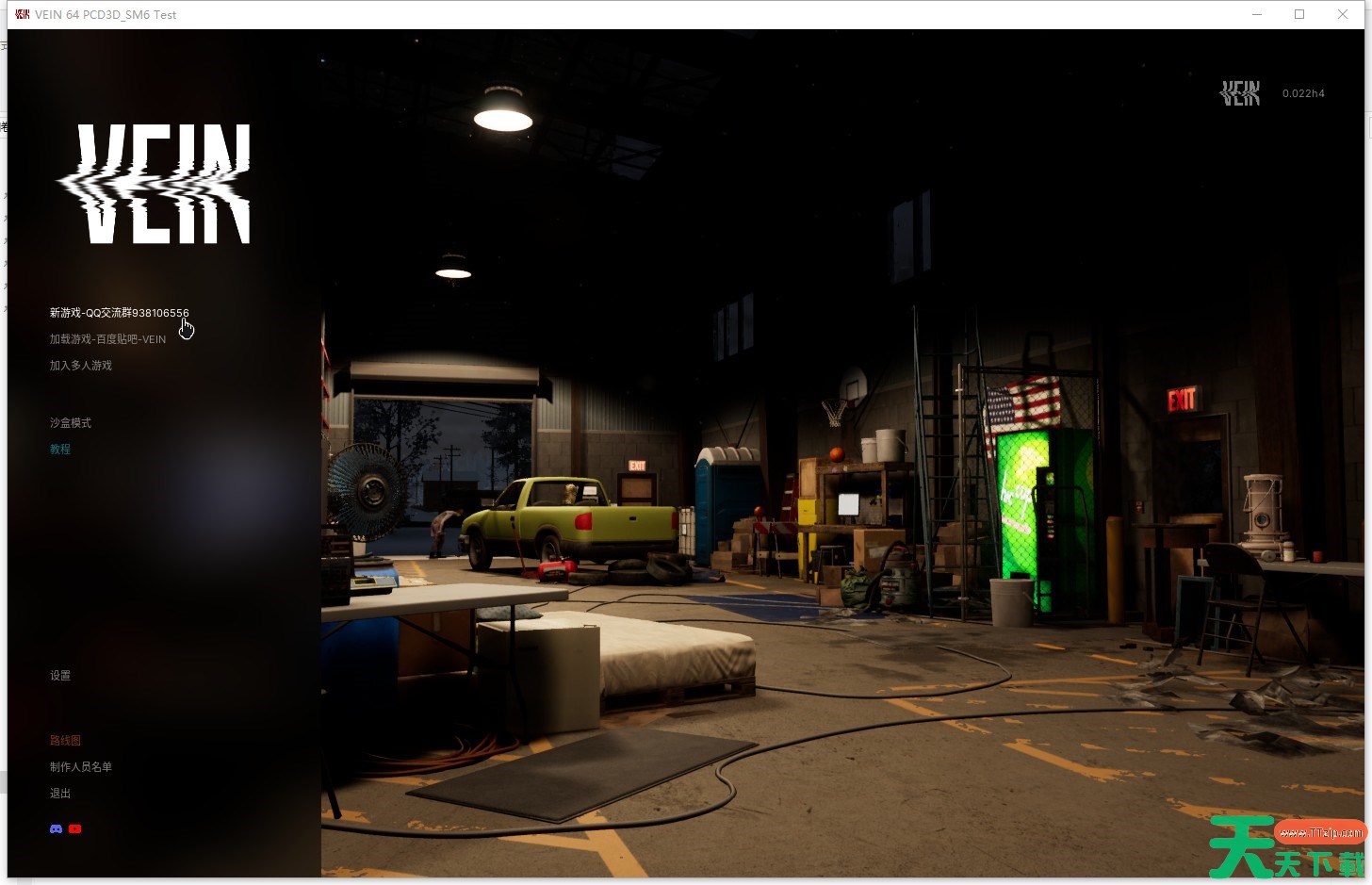
Task: Open the load game entry (加载游戏)
Action: point(107,339)
